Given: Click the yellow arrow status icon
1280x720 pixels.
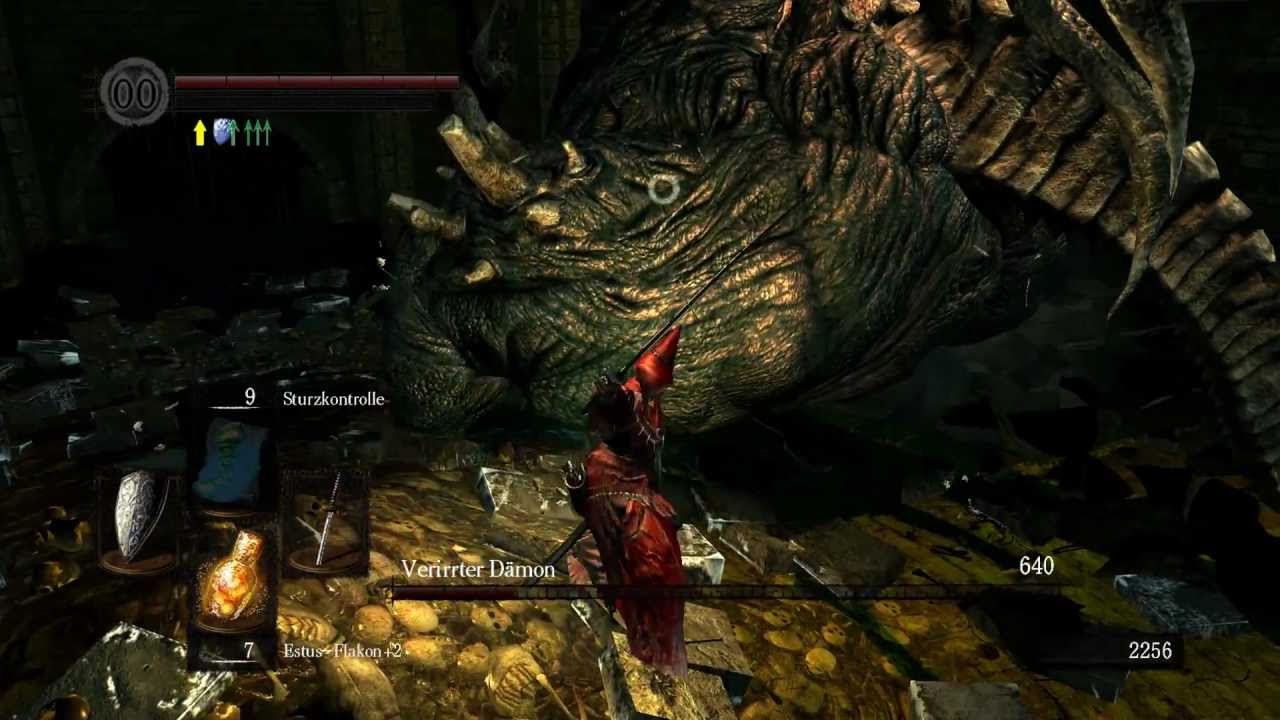Looking at the screenshot, I should coord(200,132).
